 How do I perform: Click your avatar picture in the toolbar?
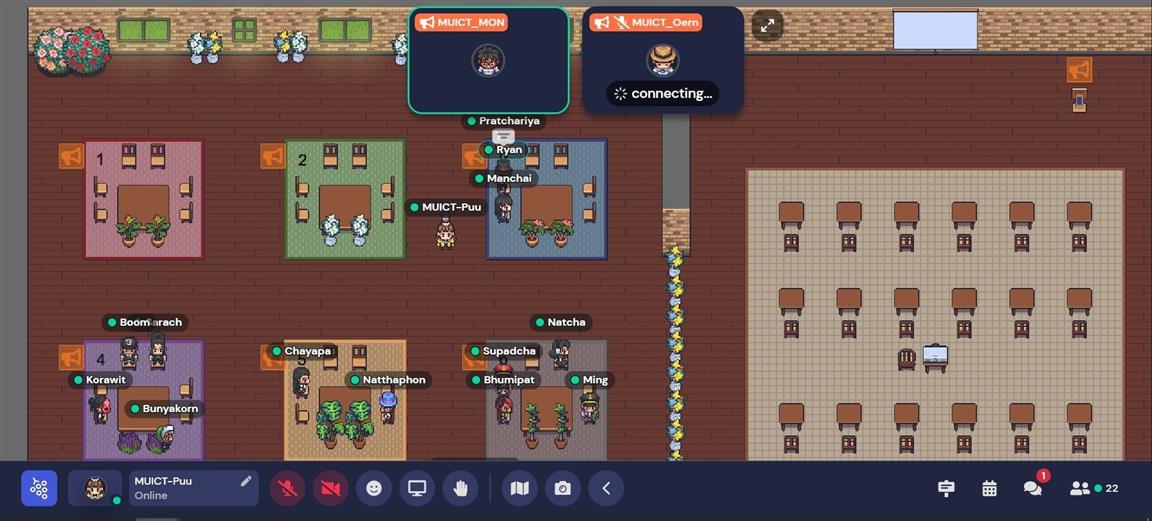pos(95,488)
